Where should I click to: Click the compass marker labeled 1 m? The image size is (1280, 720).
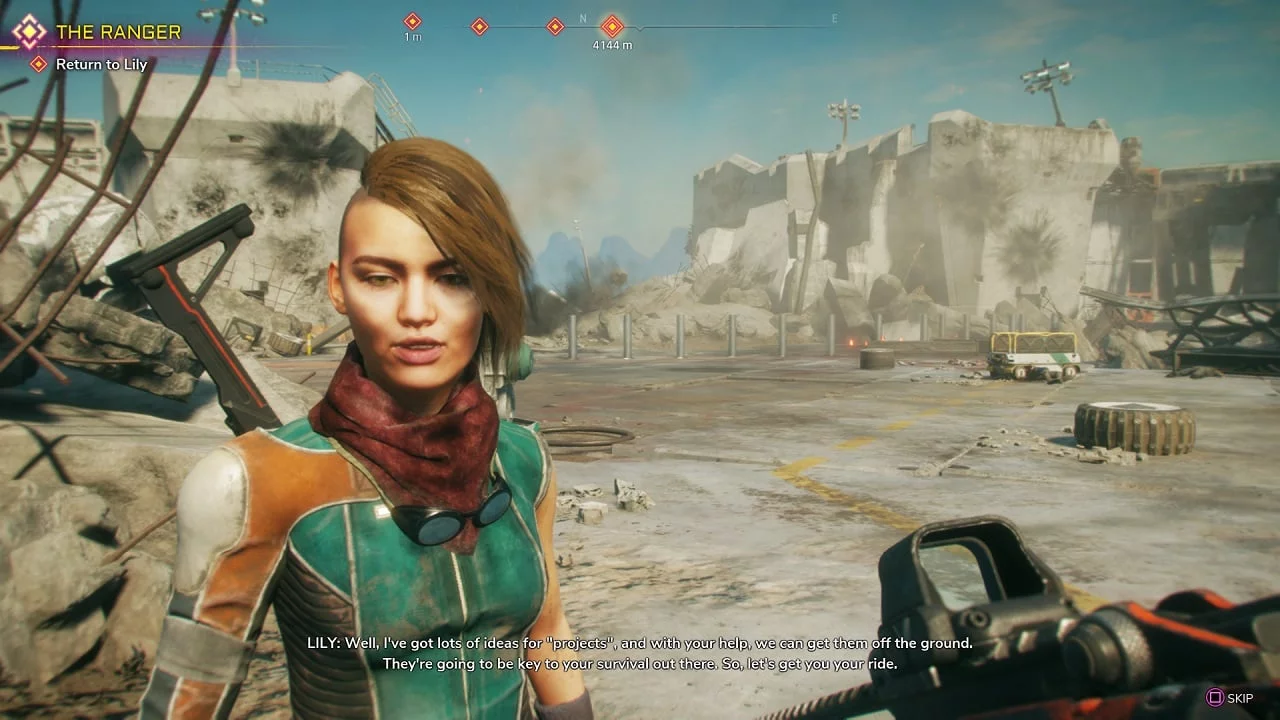(412, 21)
